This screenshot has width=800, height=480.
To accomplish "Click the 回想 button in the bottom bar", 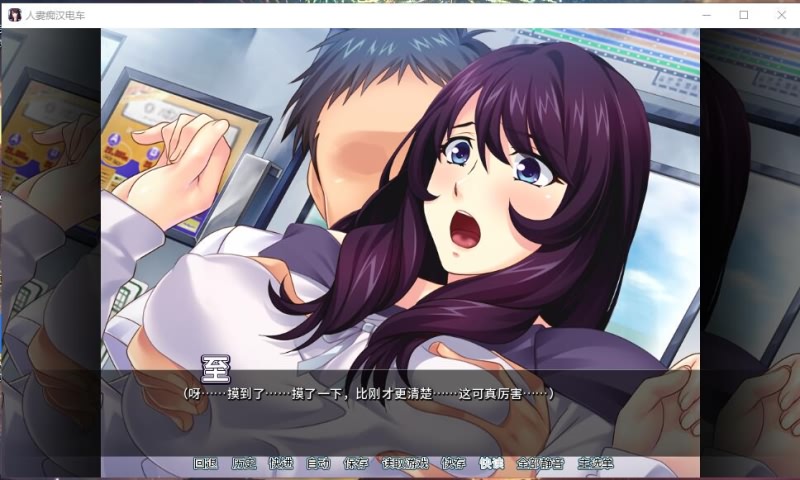I will pos(205,463).
